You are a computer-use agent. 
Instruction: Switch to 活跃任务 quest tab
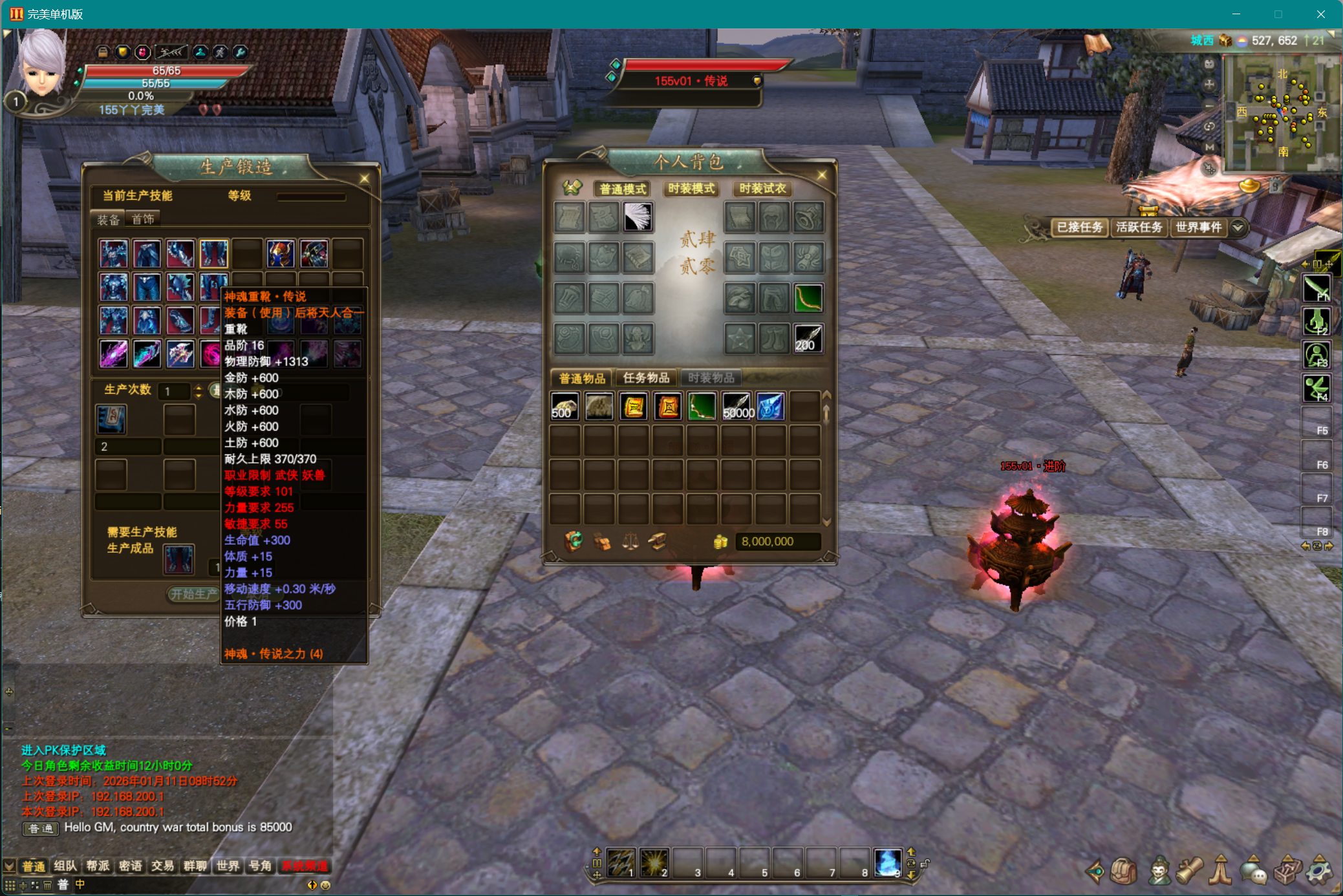[1139, 228]
